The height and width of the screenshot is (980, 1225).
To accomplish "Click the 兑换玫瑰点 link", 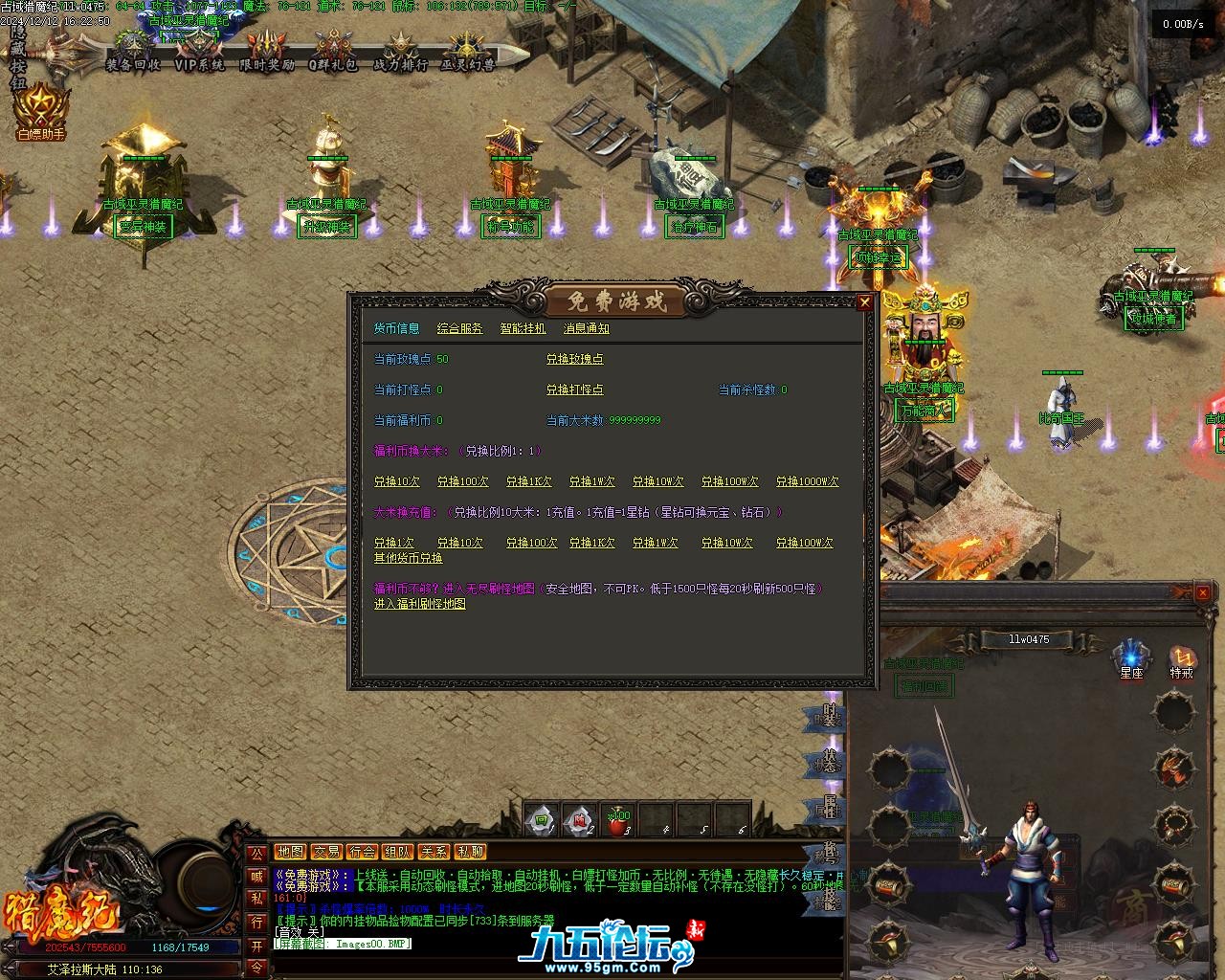I will pos(574,359).
